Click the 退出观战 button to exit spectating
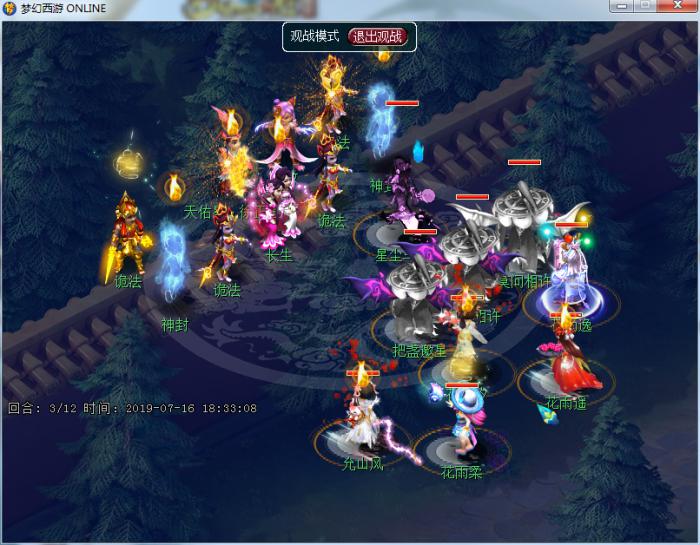The height and width of the screenshot is (545, 700). click(x=378, y=37)
